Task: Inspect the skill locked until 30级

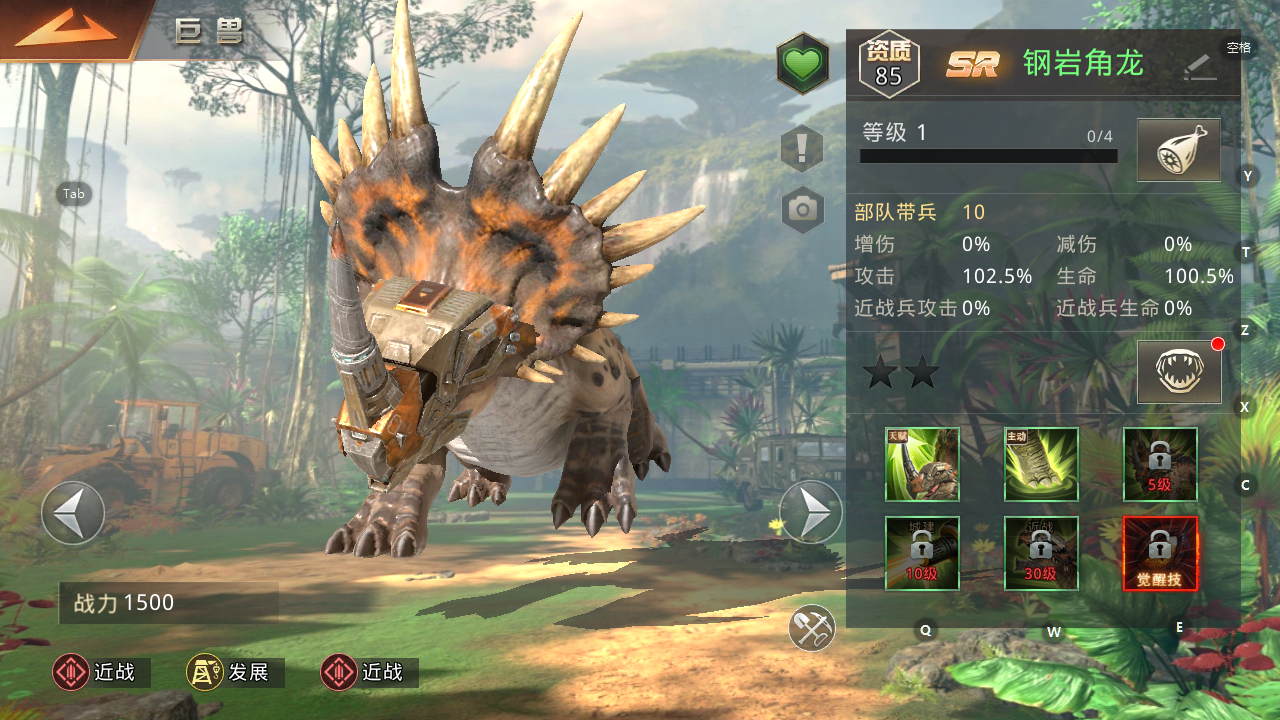Action: coord(1041,553)
